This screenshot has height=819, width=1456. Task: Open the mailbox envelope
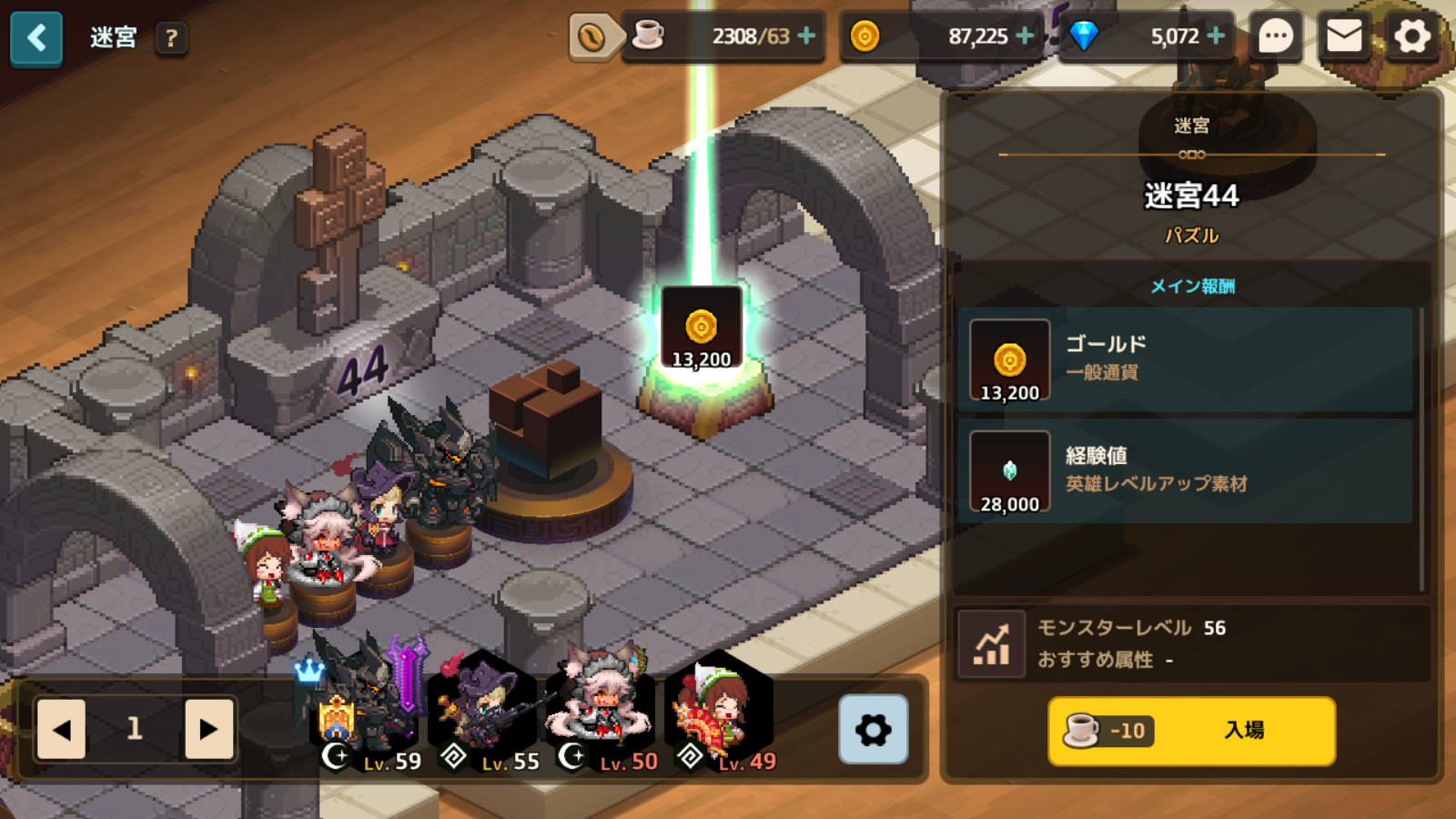1343,37
